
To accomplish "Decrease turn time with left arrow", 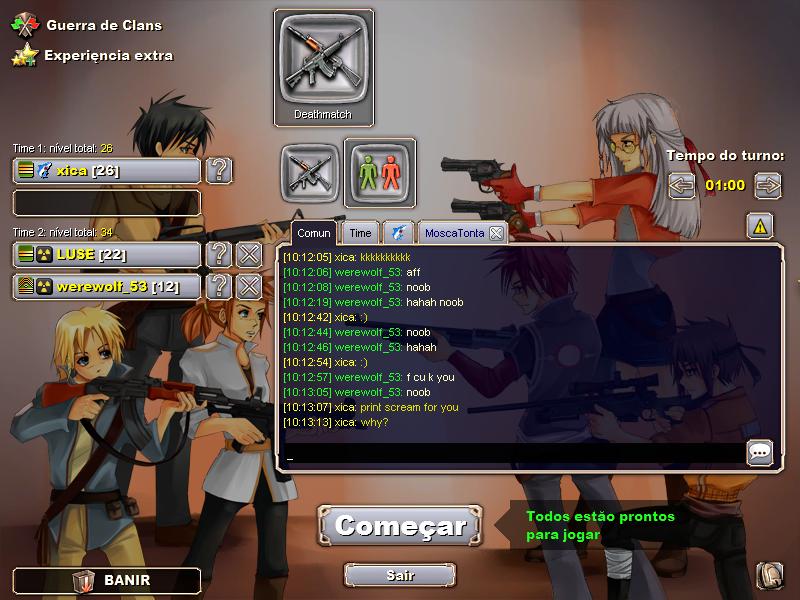I will click(682, 185).
